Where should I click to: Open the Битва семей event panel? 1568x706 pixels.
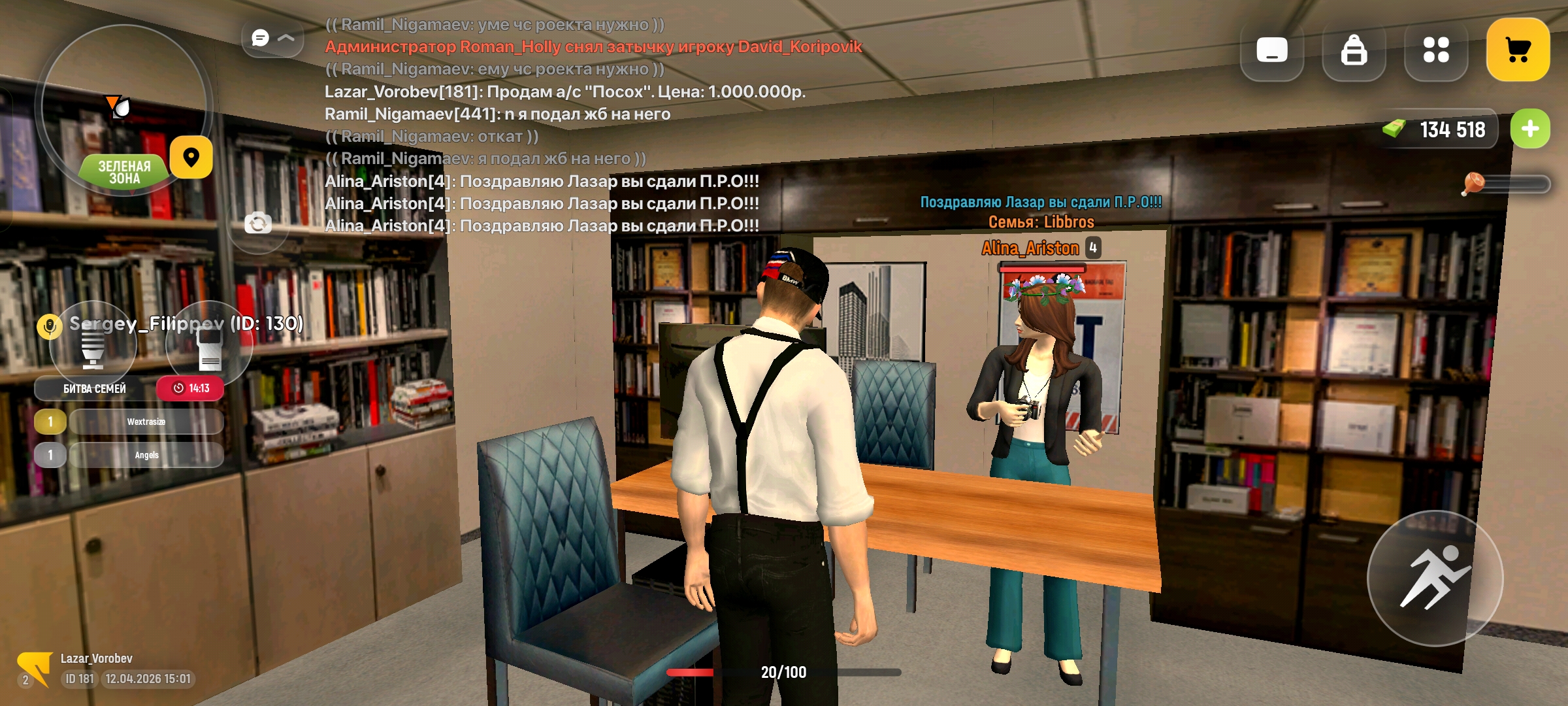coord(95,388)
